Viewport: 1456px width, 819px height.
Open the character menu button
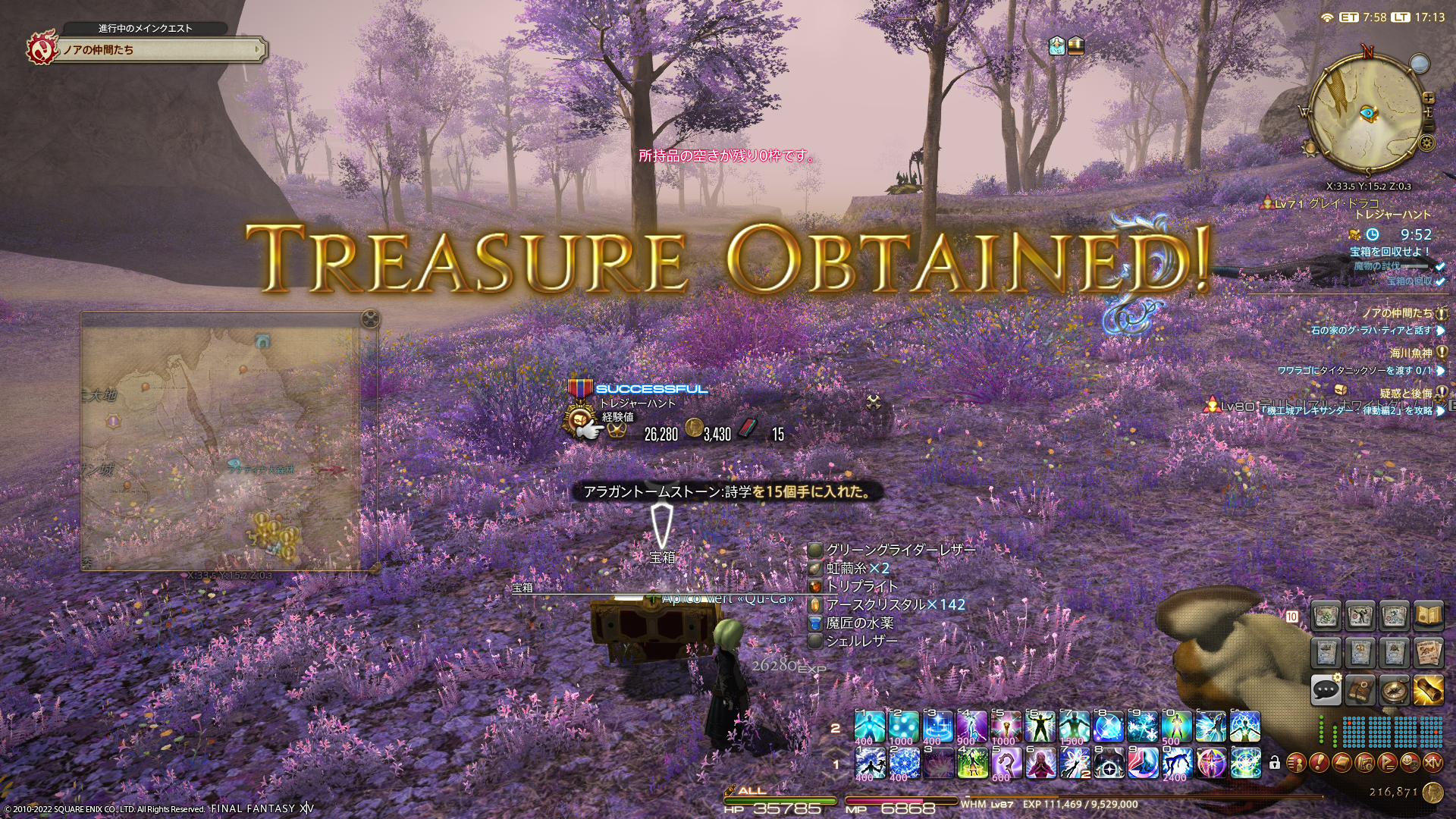tap(1296, 761)
